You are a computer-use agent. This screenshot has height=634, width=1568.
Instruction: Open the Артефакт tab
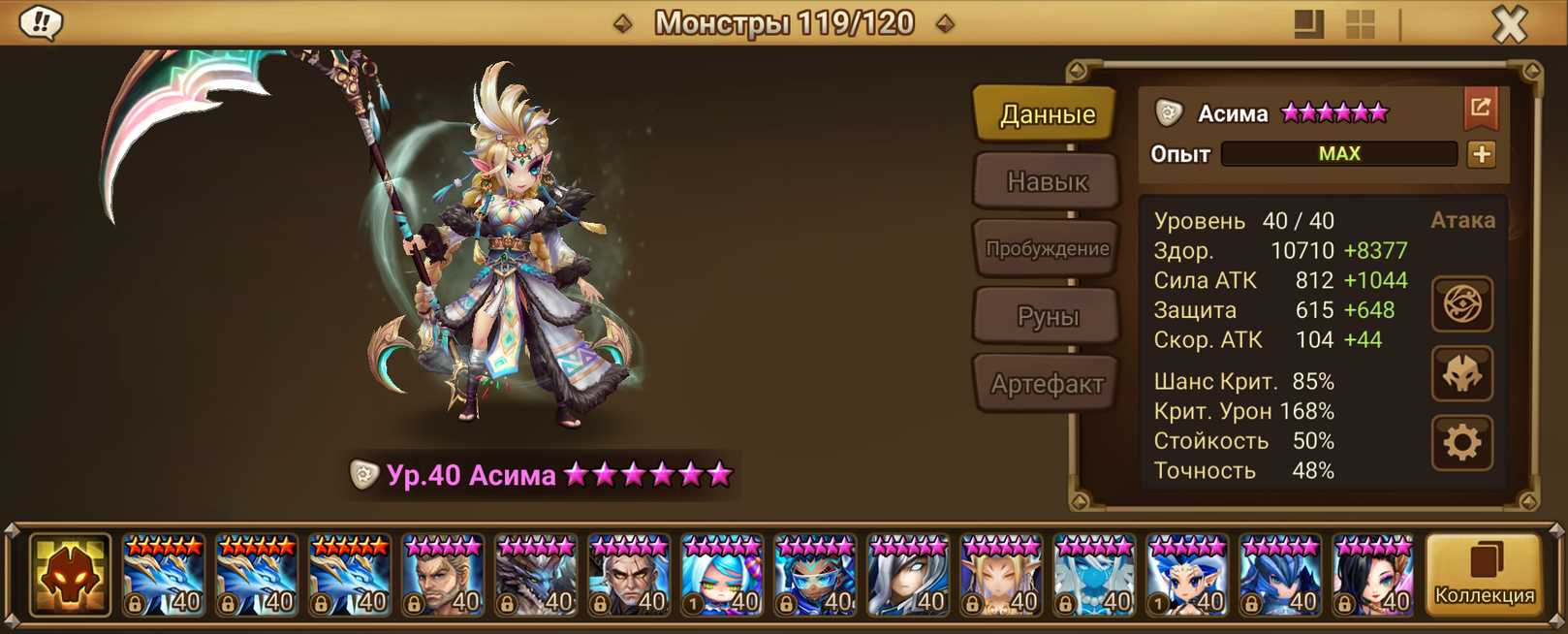tap(1047, 384)
